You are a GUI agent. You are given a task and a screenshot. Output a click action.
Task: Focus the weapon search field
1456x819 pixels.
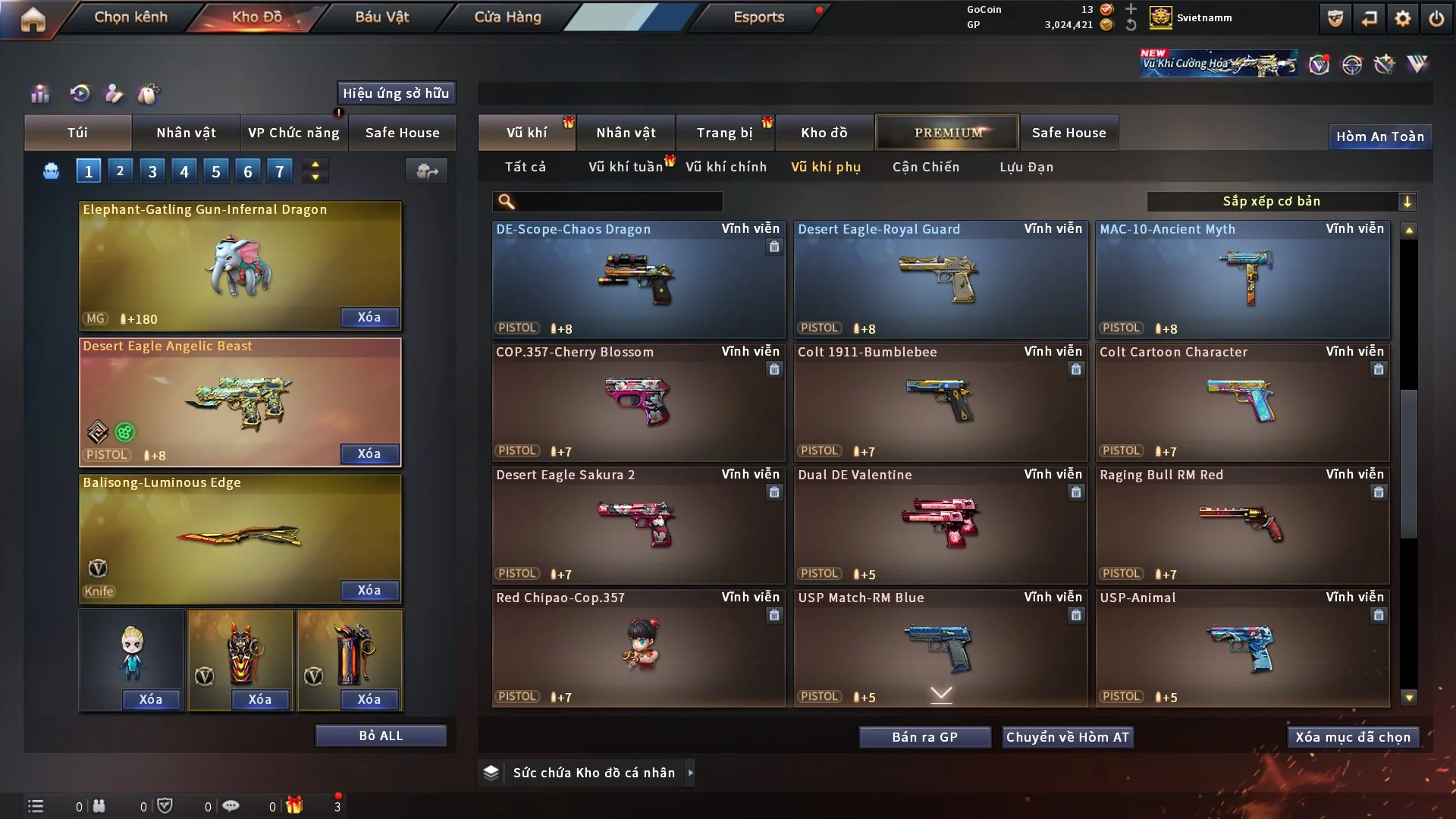click(x=618, y=202)
